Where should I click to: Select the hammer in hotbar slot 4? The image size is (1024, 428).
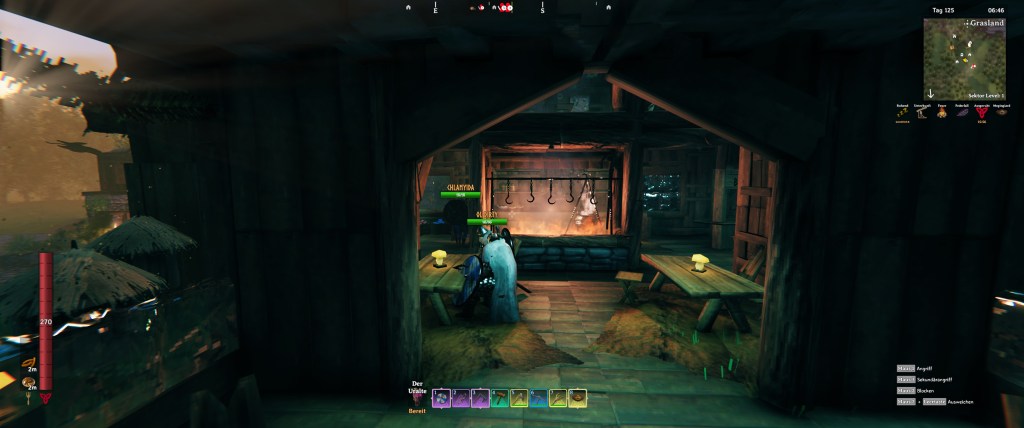500,398
